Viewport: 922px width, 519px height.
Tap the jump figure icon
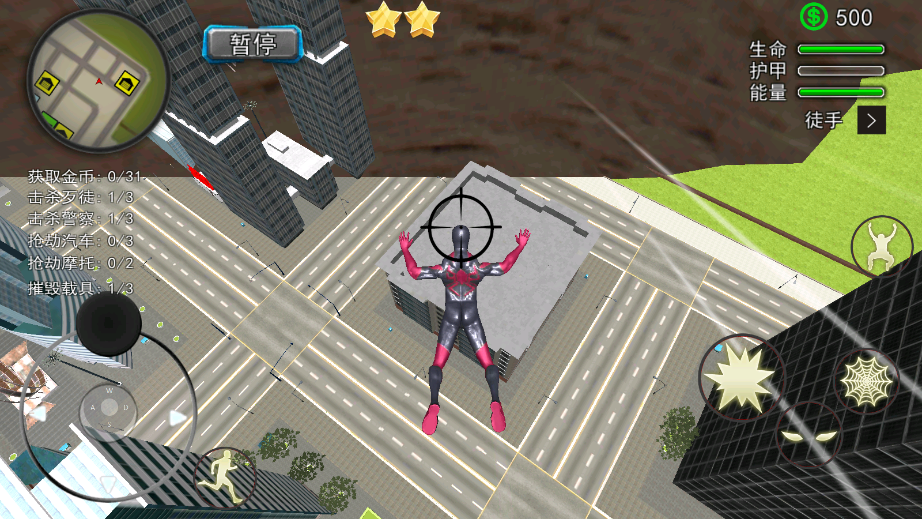[x=881, y=247]
